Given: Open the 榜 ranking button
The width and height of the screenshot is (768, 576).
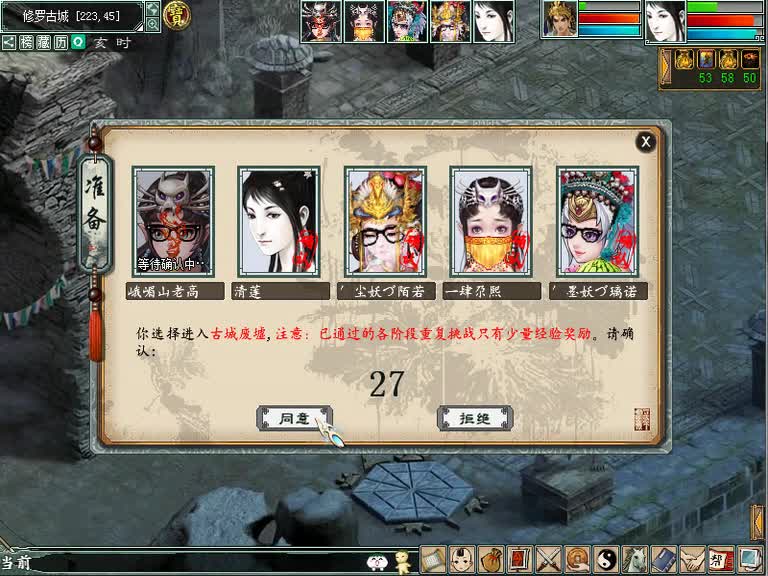Looking at the screenshot, I should coord(26,43).
